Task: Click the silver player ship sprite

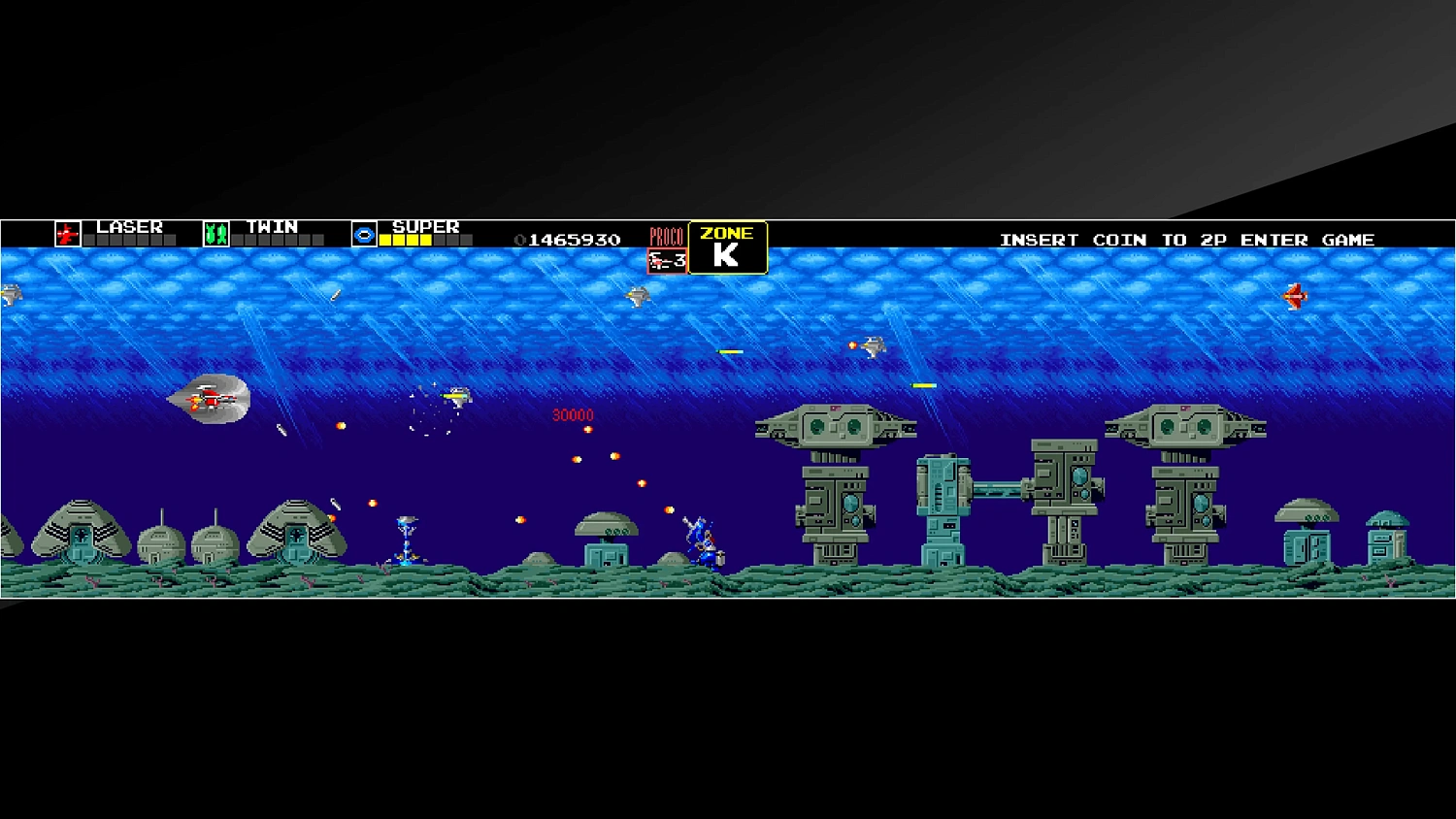Action: (209, 398)
